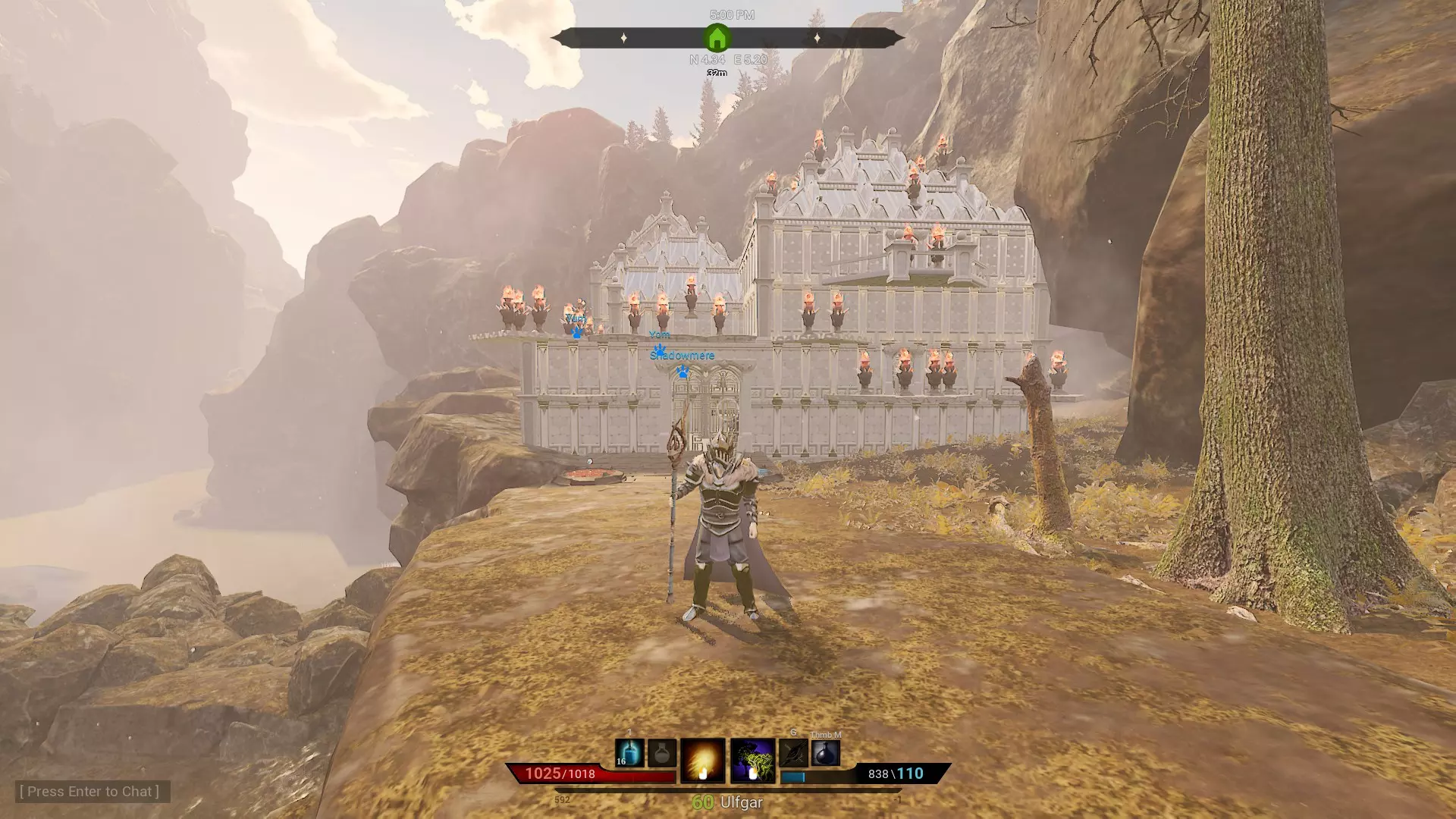Open the chat input box
1456x819 pixels.
[89, 792]
